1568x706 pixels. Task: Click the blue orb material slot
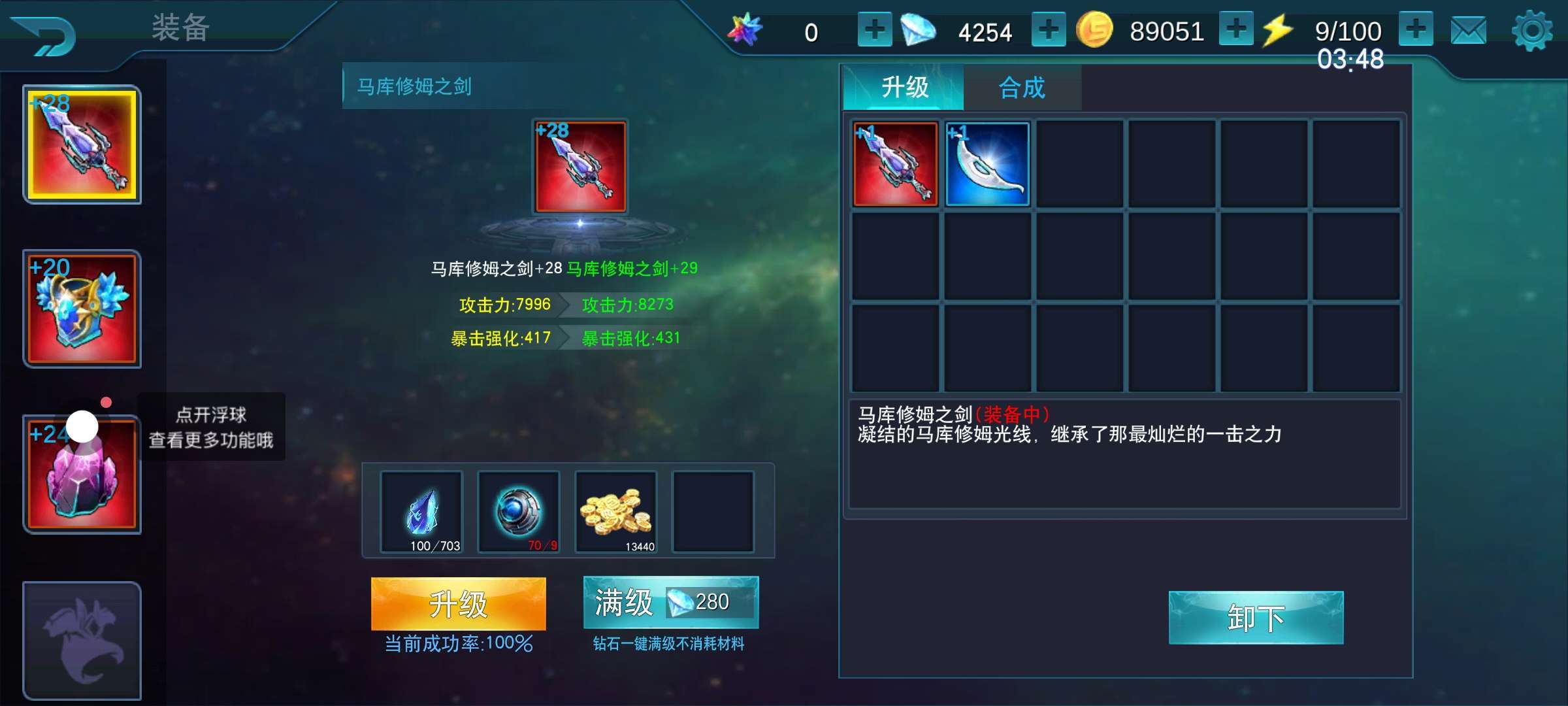[x=519, y=512]
